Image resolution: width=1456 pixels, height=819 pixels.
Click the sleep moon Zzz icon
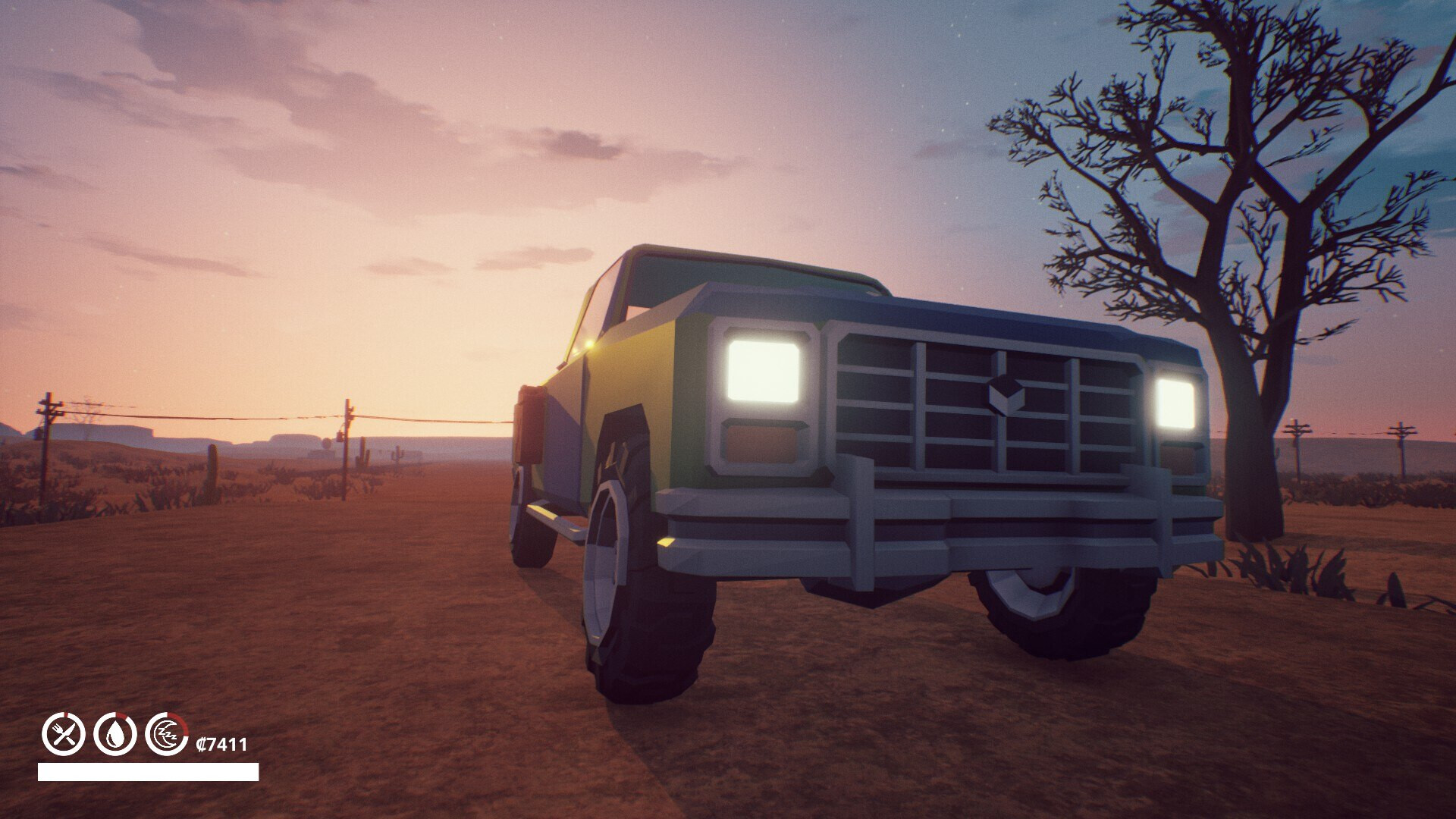point(167,733)
